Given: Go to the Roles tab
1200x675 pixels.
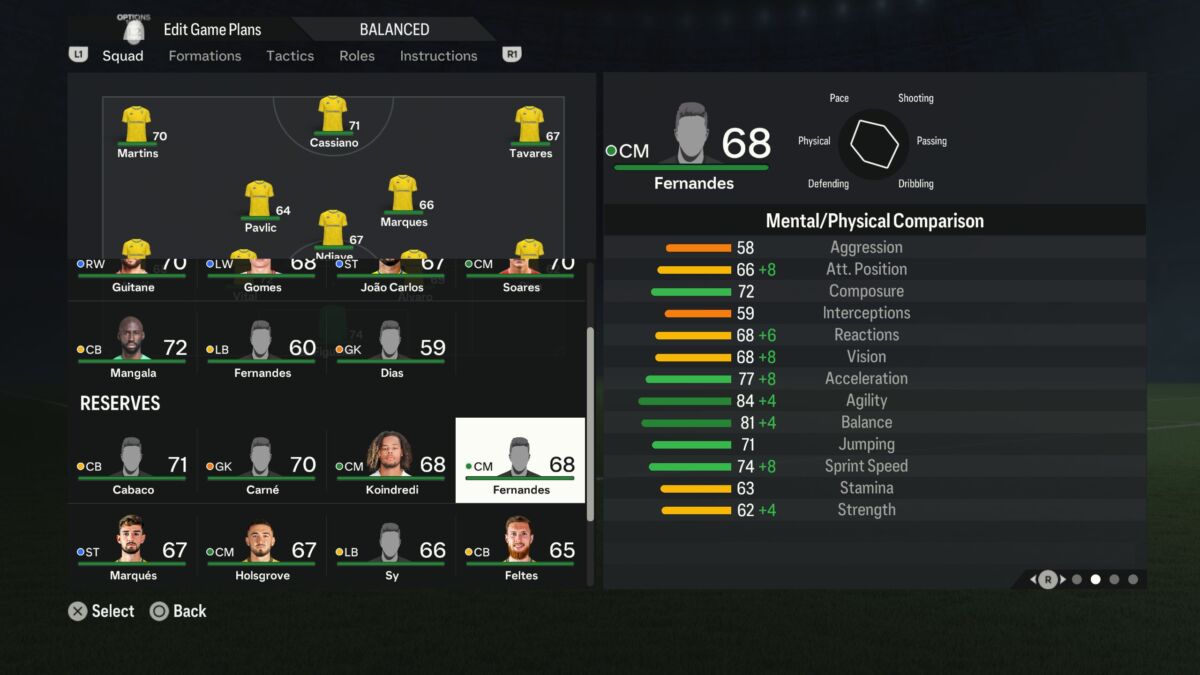Looking at the screenshot, I should [357, 56].
